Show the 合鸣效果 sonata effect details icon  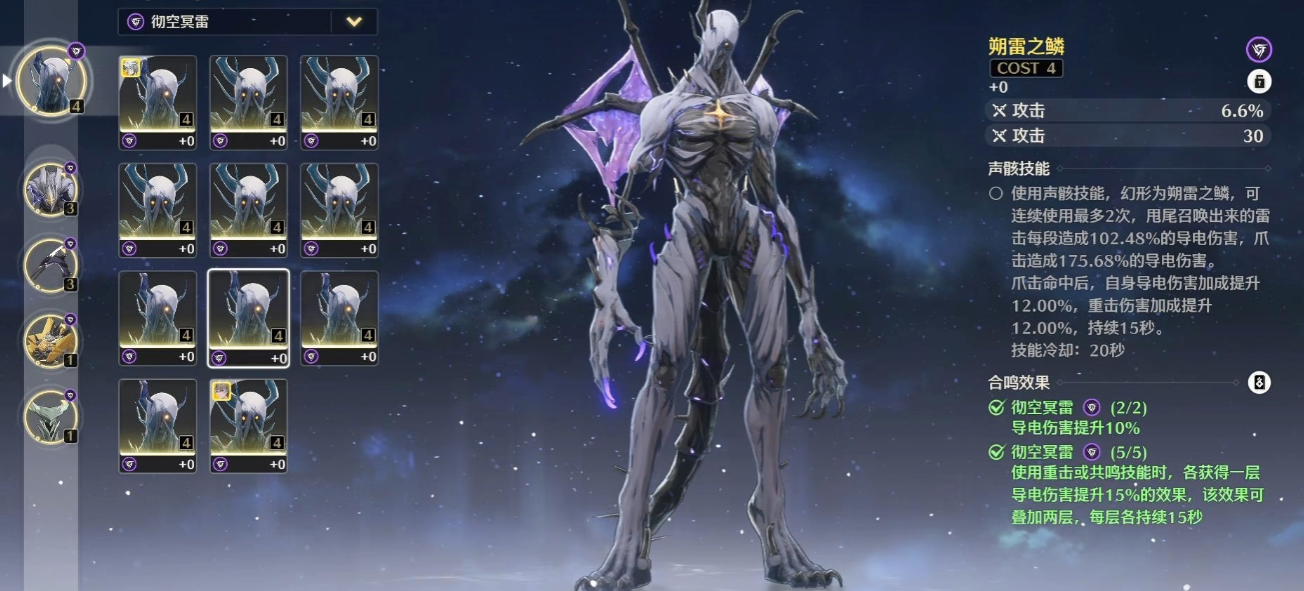tap(1259, 382)
